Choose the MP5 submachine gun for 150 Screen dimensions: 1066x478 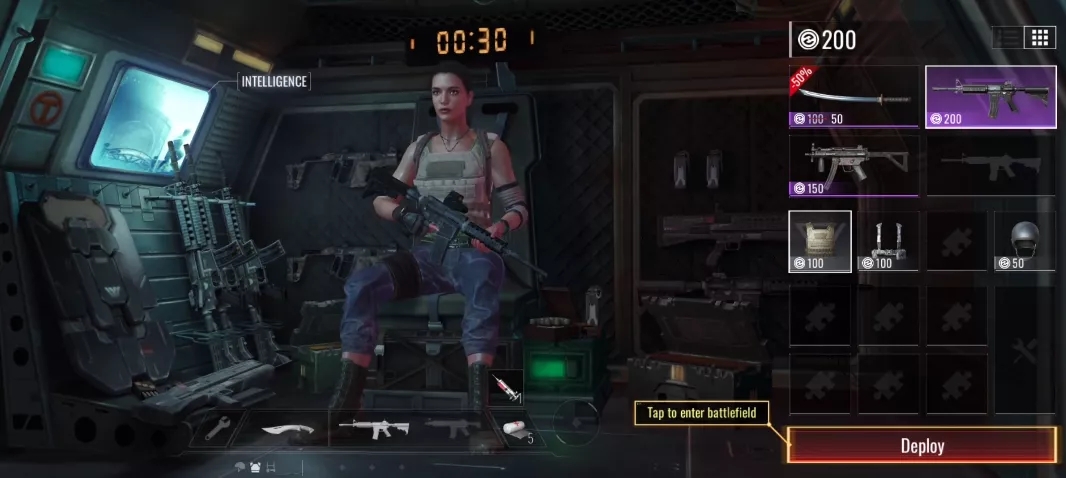click(x=853, y=166)
